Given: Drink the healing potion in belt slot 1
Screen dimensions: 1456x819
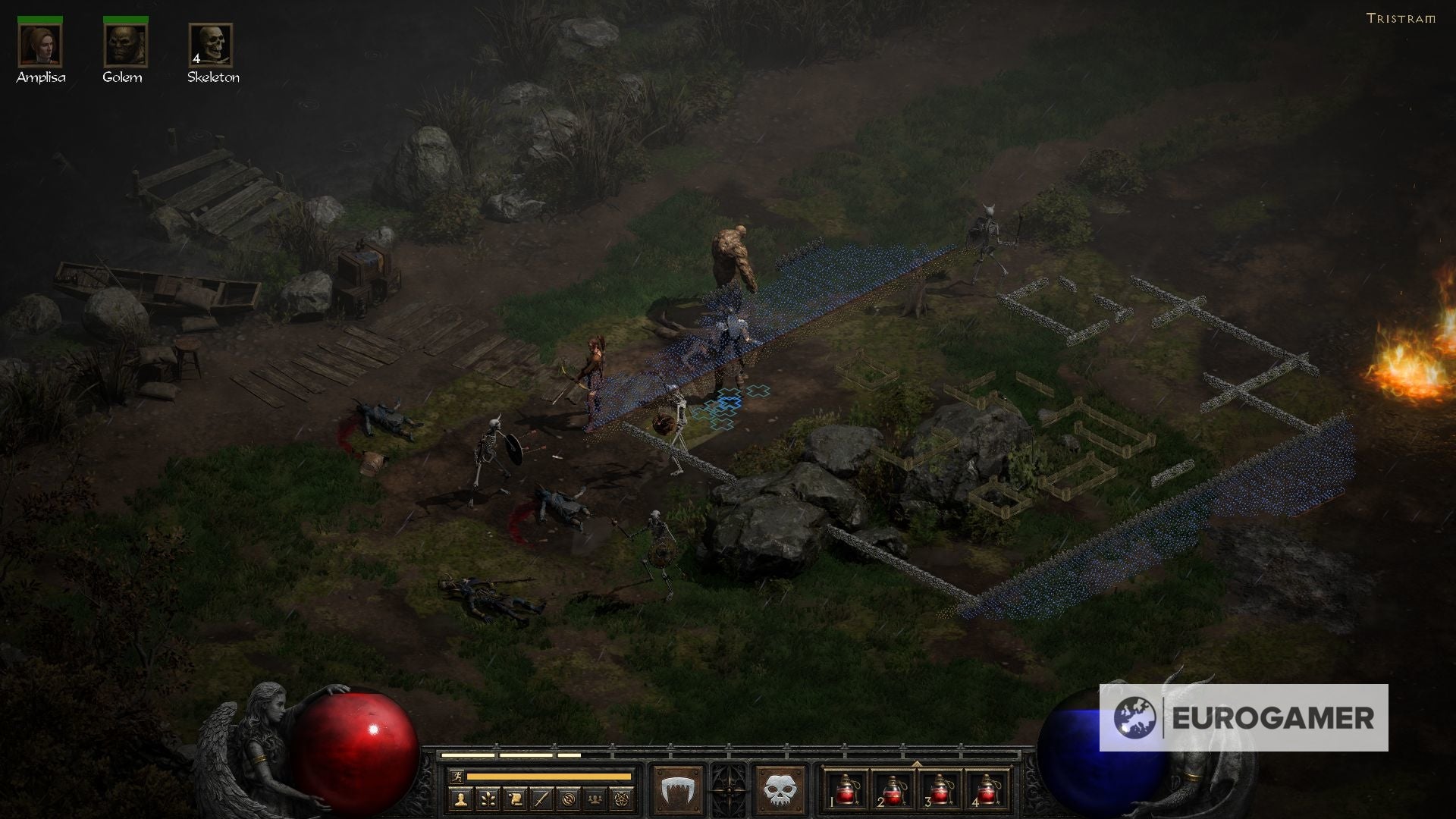Looking at the screenshot, I should (x=846, y=791).
